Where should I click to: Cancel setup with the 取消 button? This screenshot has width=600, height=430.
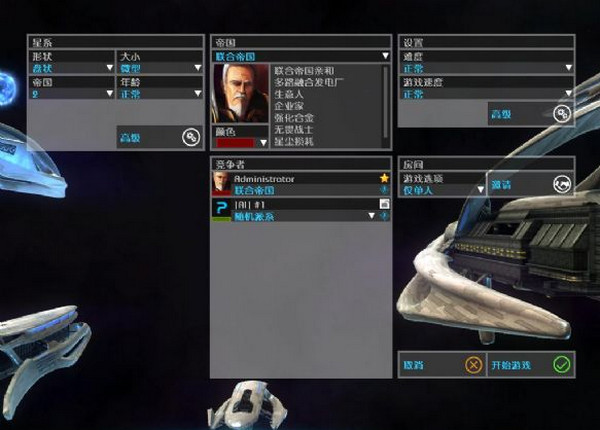click(x=441, y=365)
